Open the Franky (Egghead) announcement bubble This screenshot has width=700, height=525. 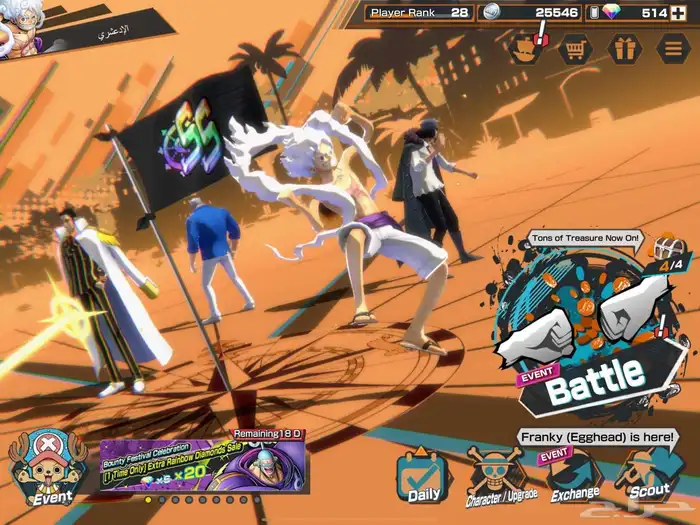click(x=597, y=437)
